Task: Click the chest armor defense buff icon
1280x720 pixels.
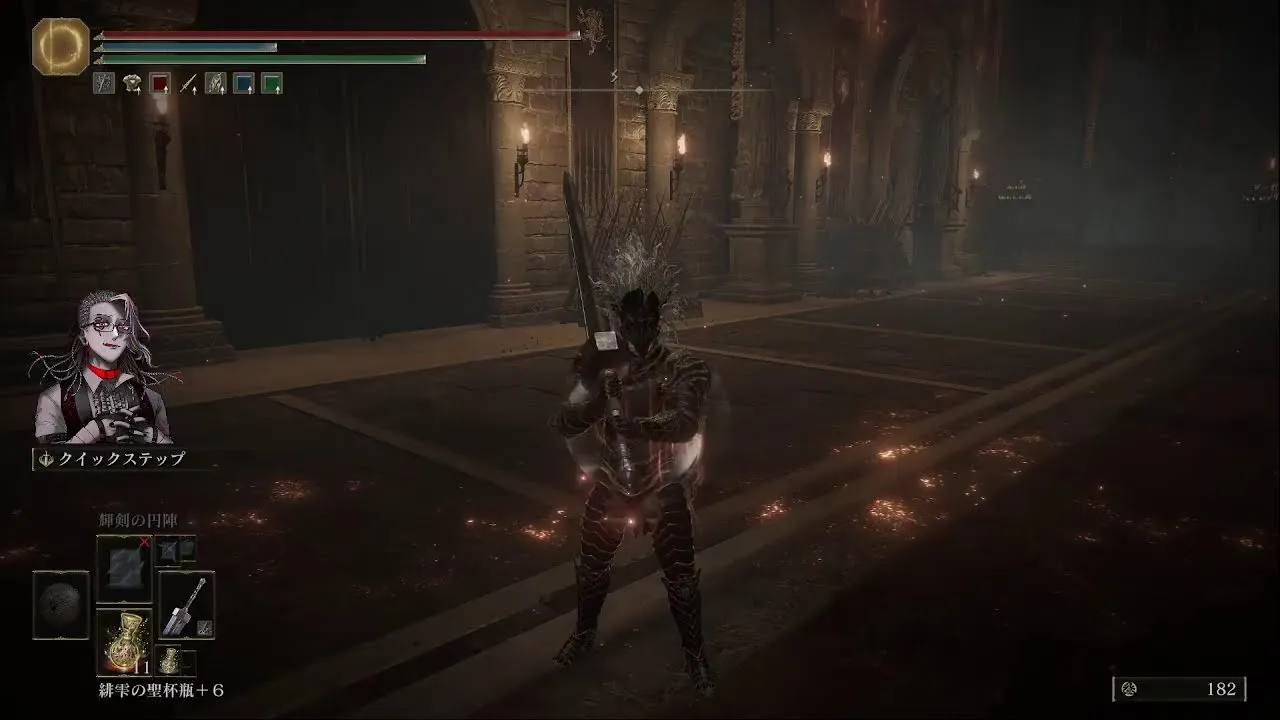Action: click(x=132, y=84)
